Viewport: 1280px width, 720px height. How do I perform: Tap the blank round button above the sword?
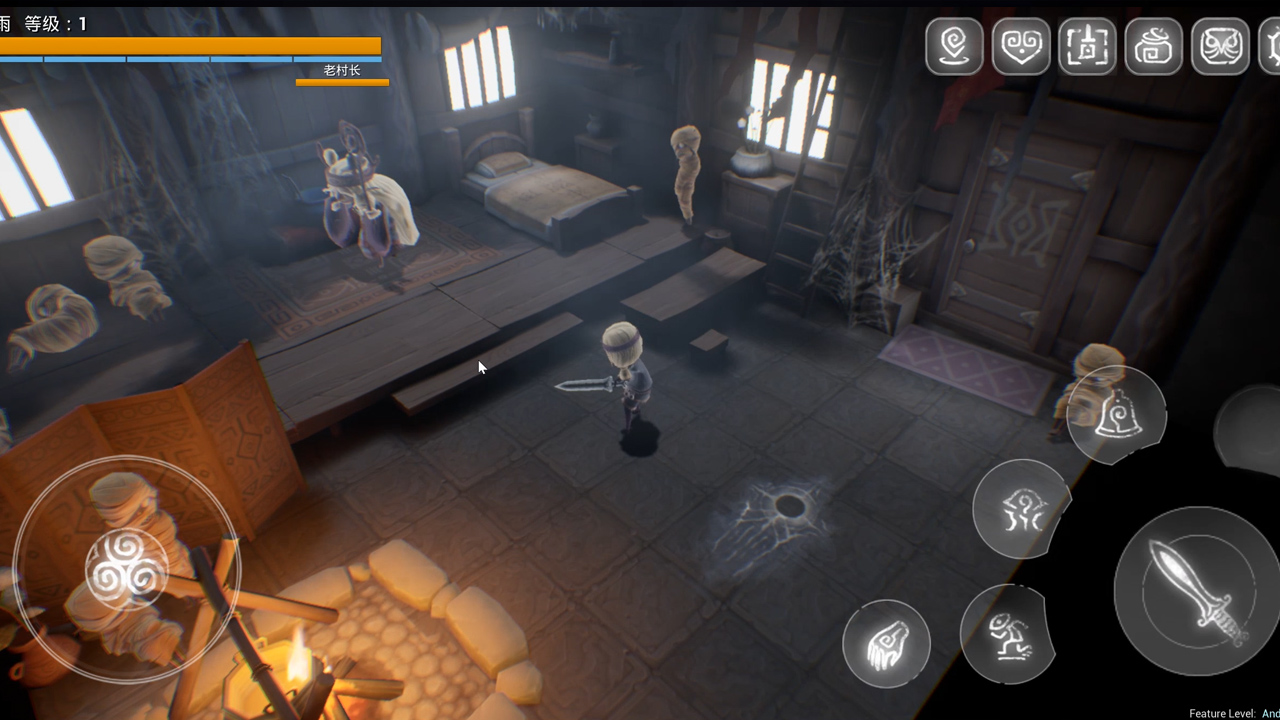(1250, 430)
